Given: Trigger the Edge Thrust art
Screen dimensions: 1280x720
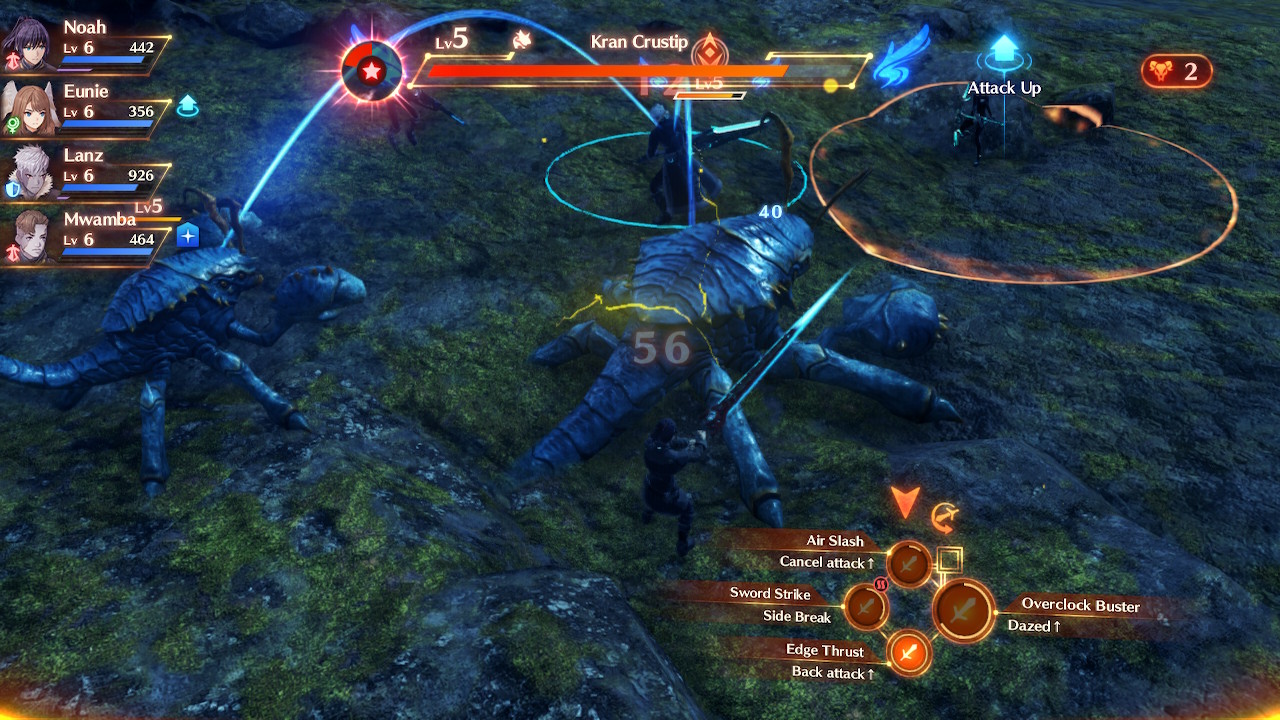Looking at the screenshot, I should [908, 653].
